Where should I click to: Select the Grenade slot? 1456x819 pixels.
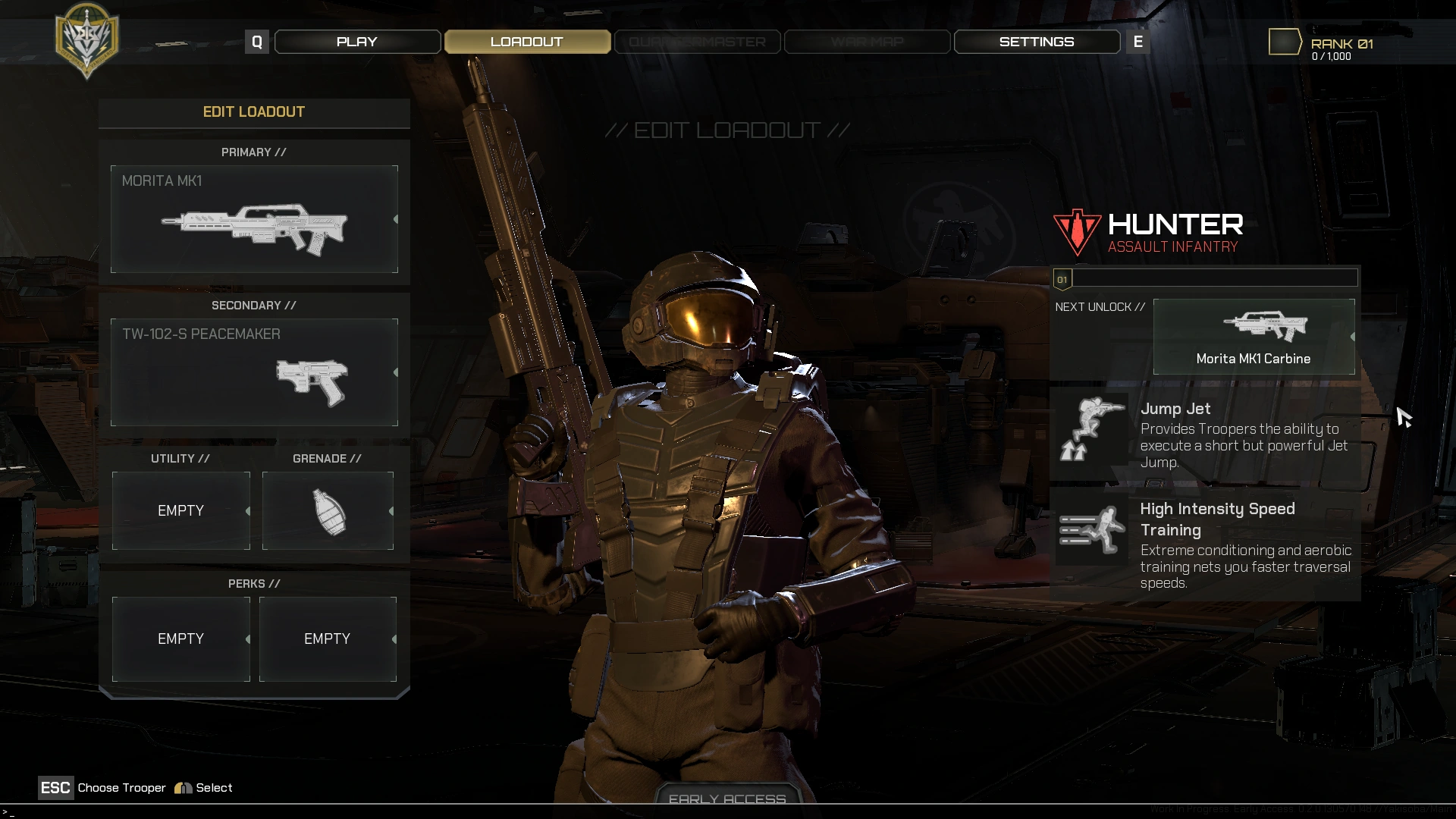tap(328, 510)
